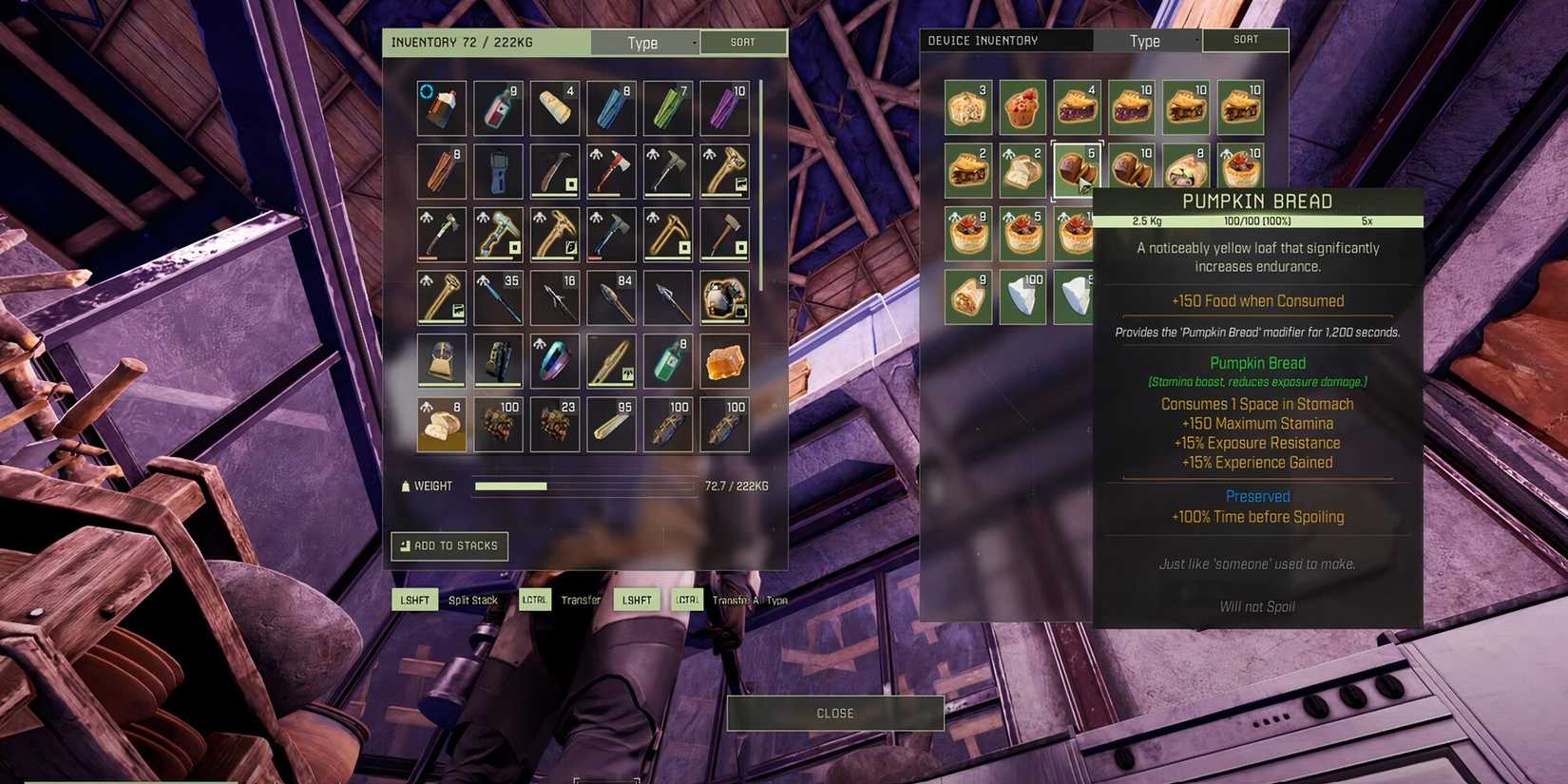Screen dimensions: 1568x784
Task: Select the blue crystal gem item
Action: tap(554, 361)
